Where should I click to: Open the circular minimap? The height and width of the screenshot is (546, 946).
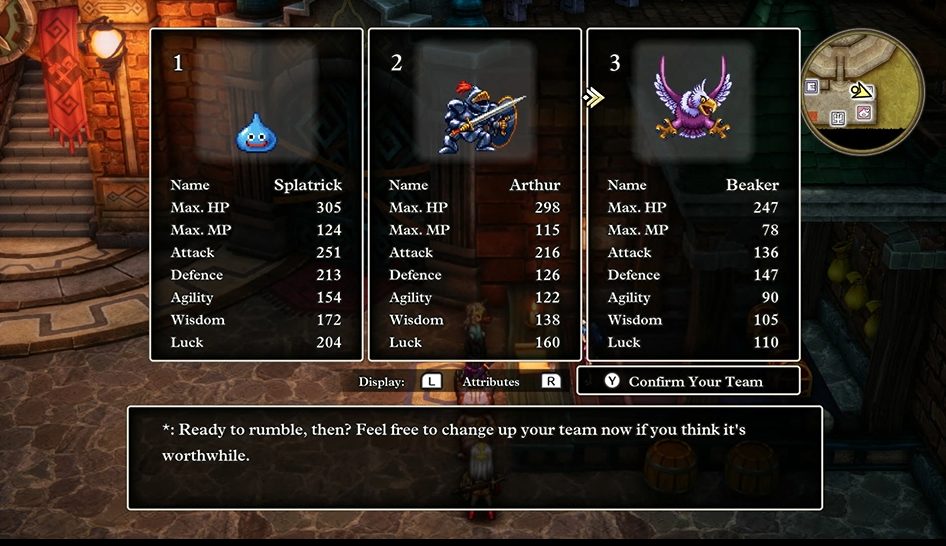(863, 90)
